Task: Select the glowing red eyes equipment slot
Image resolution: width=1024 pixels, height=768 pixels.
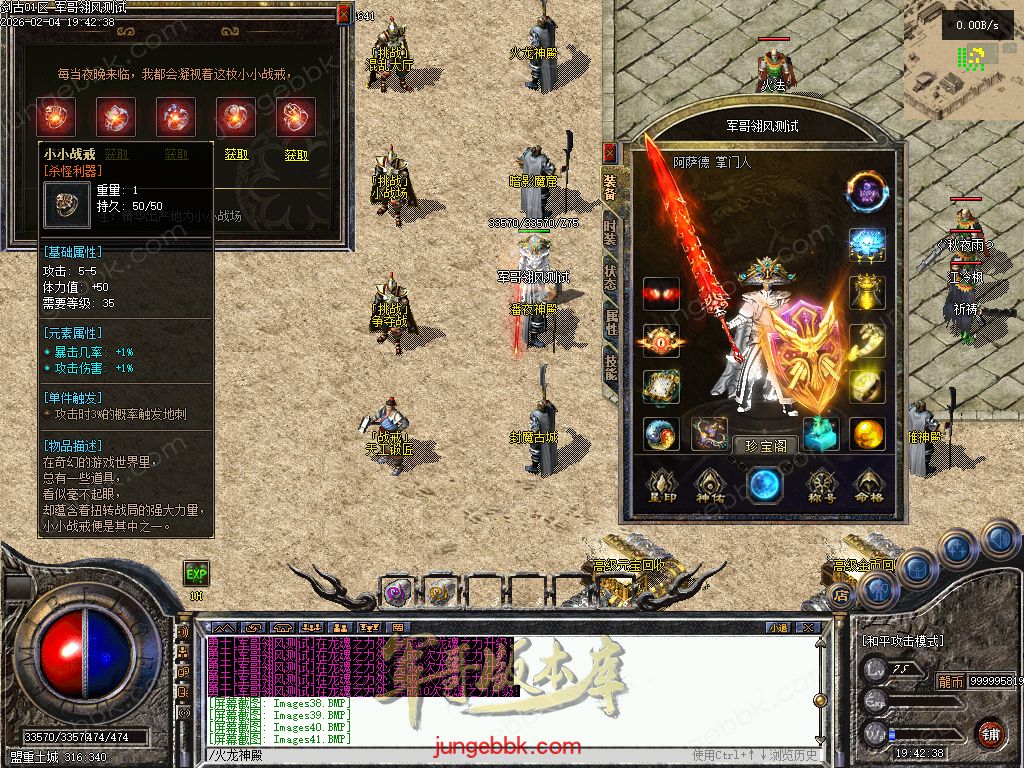Action: [660, 293]
